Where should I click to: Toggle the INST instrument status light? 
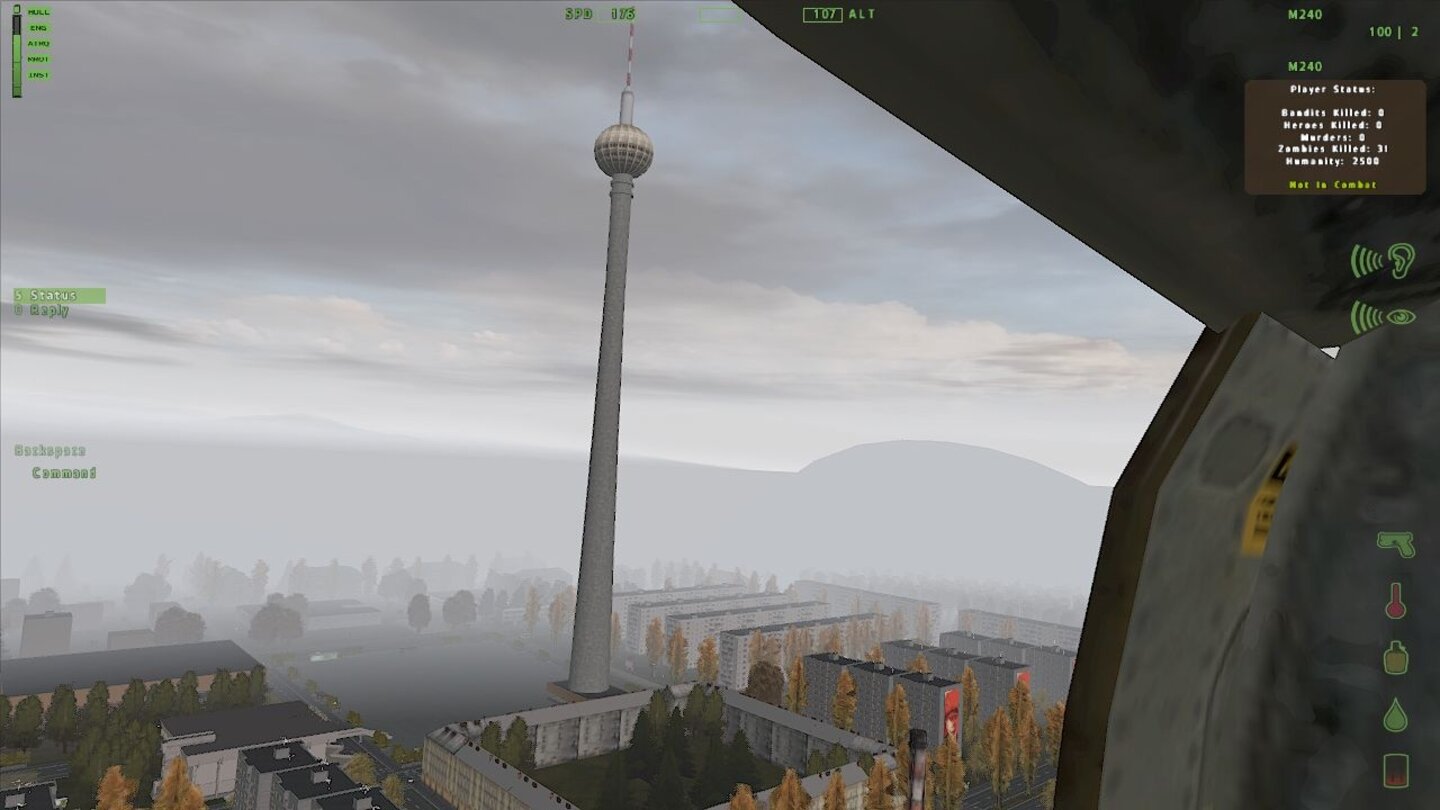37,73
